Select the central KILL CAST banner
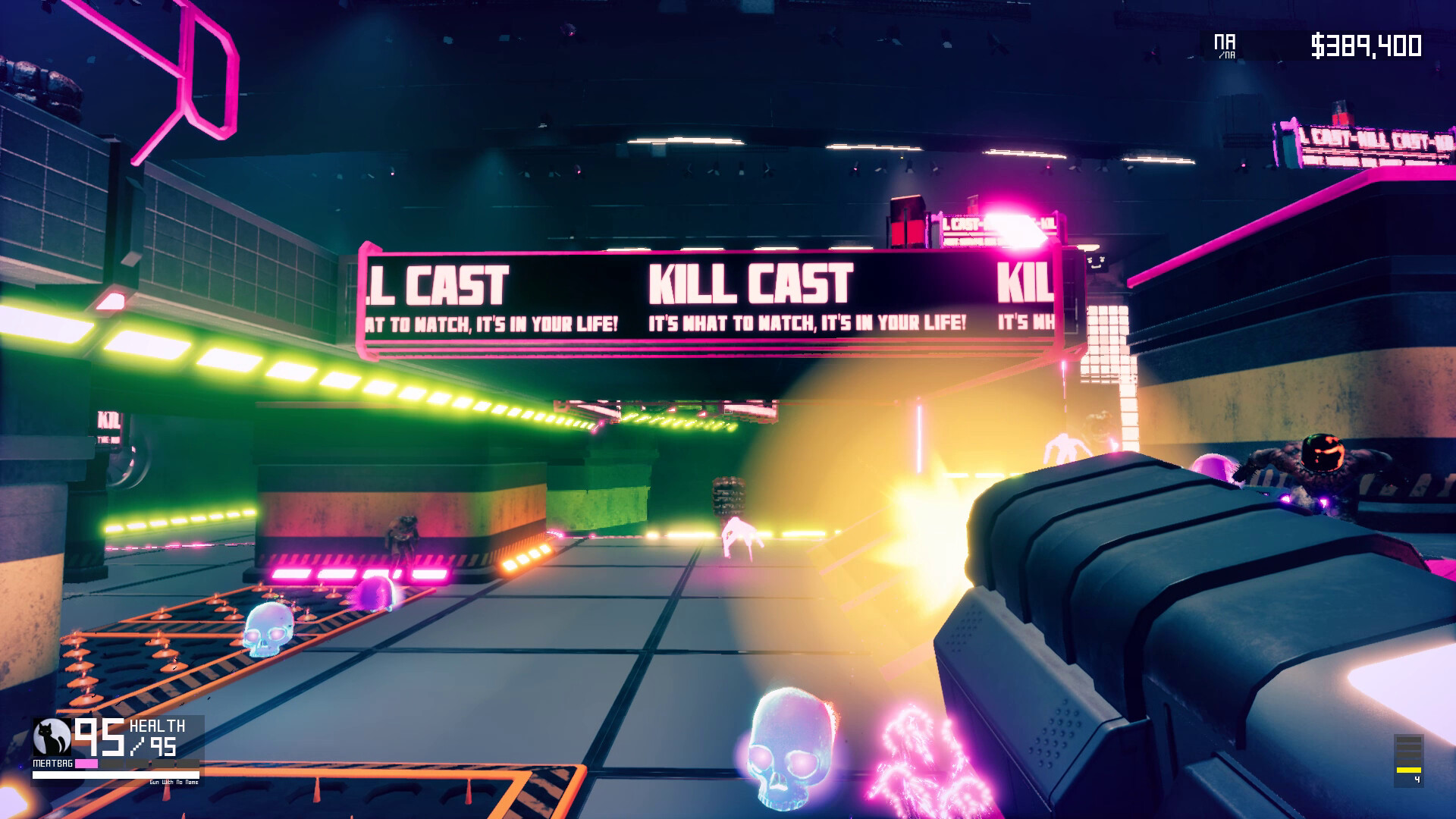The image size is (1456, 819). coord(751,284)
